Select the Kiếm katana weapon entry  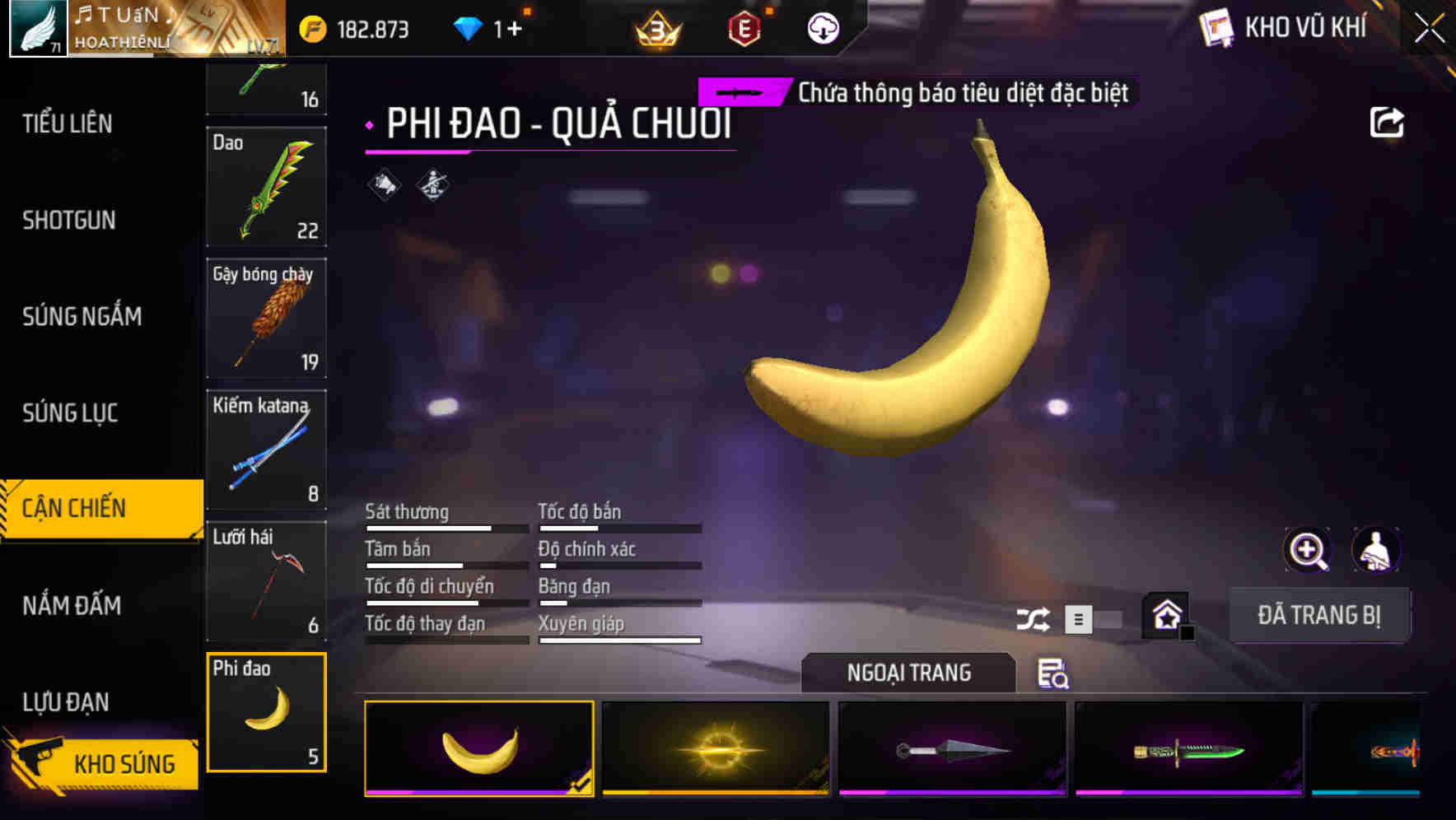coord(266,450)
